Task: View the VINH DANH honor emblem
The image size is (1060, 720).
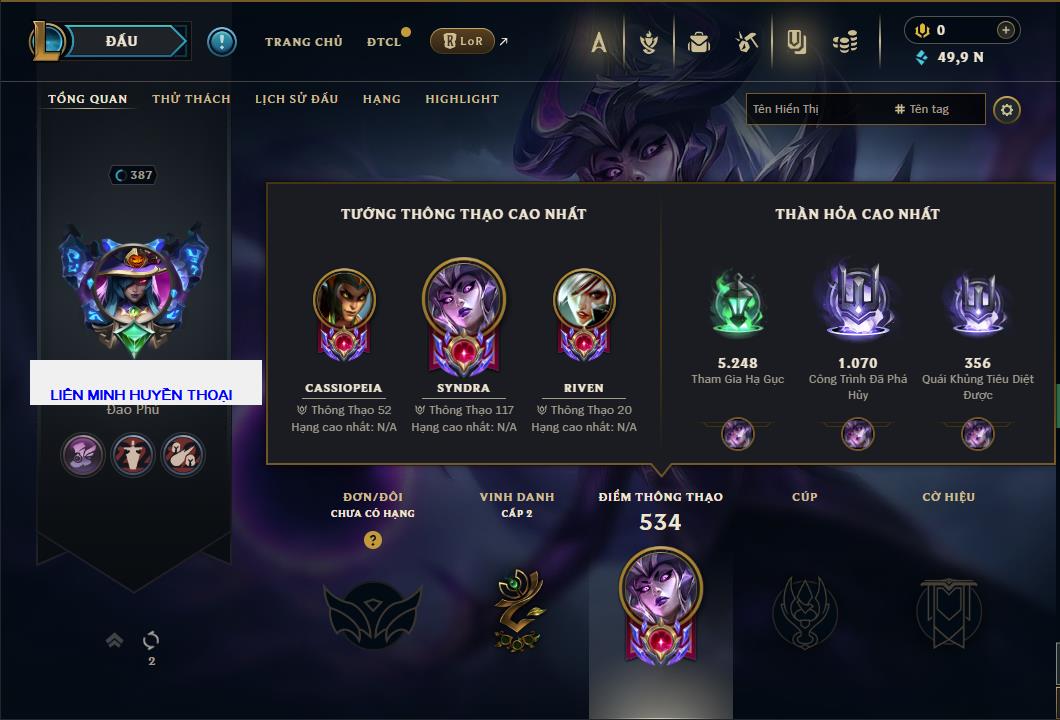Action: click(x=518, y=606)
